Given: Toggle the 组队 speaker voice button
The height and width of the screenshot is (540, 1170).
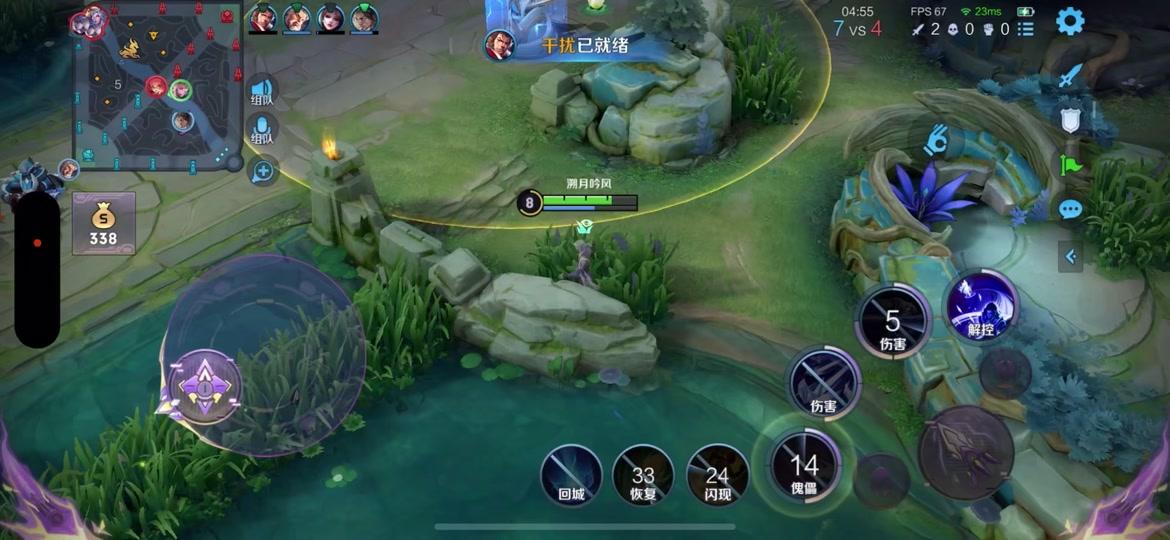Looking at the screenshot, I should [262, 92].
